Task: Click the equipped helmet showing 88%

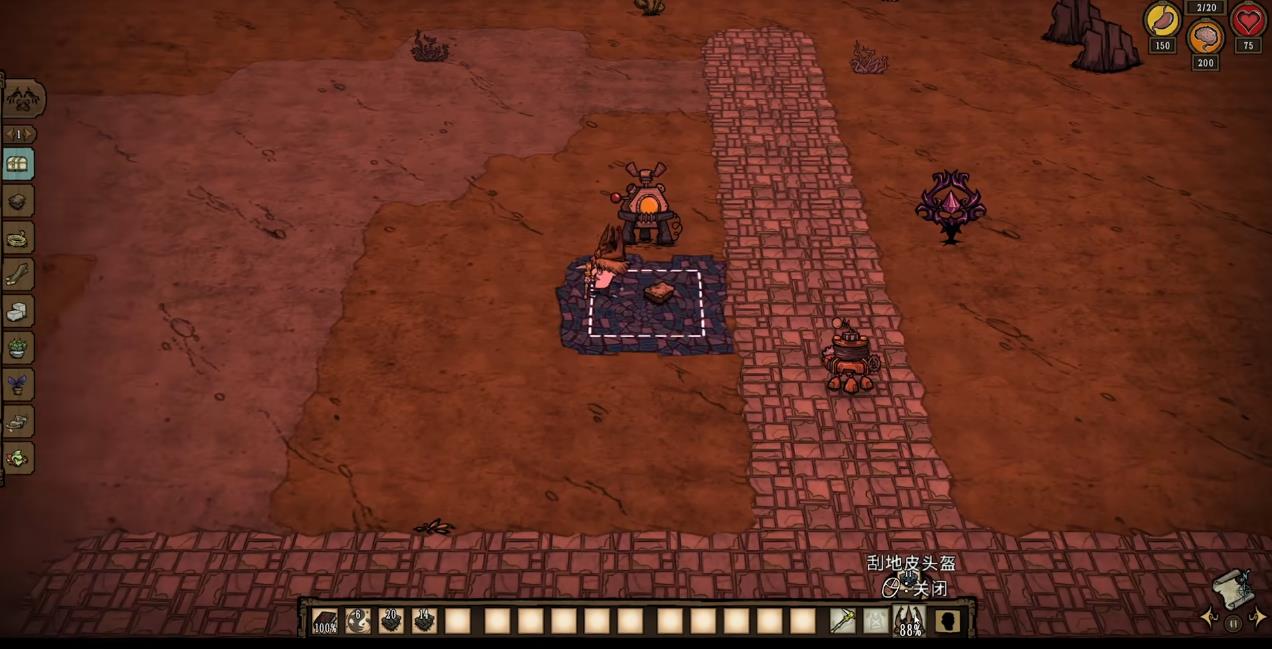Action: pos(908,621)
